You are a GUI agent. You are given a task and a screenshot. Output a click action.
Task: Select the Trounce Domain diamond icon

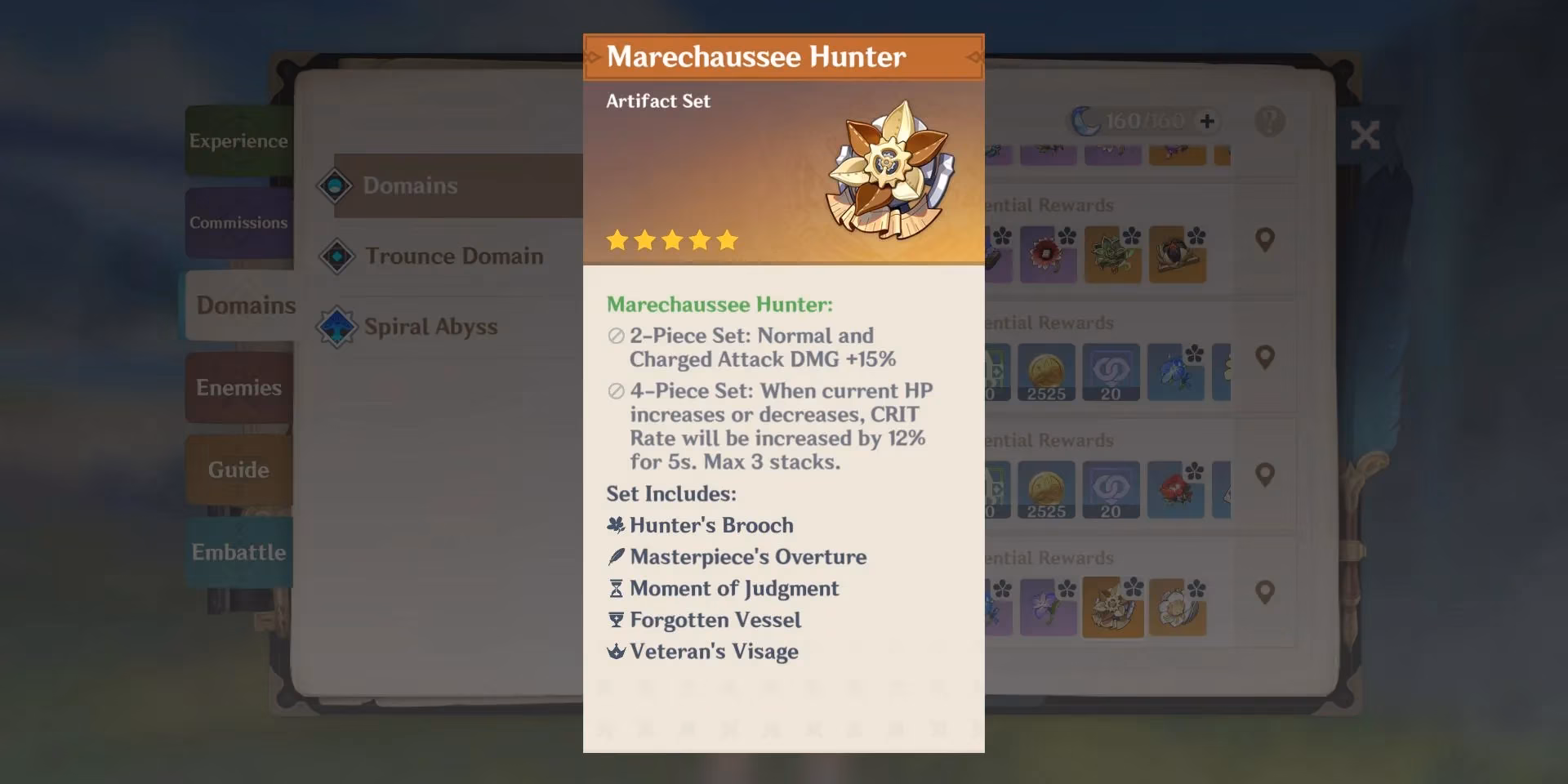coord(338,256)
